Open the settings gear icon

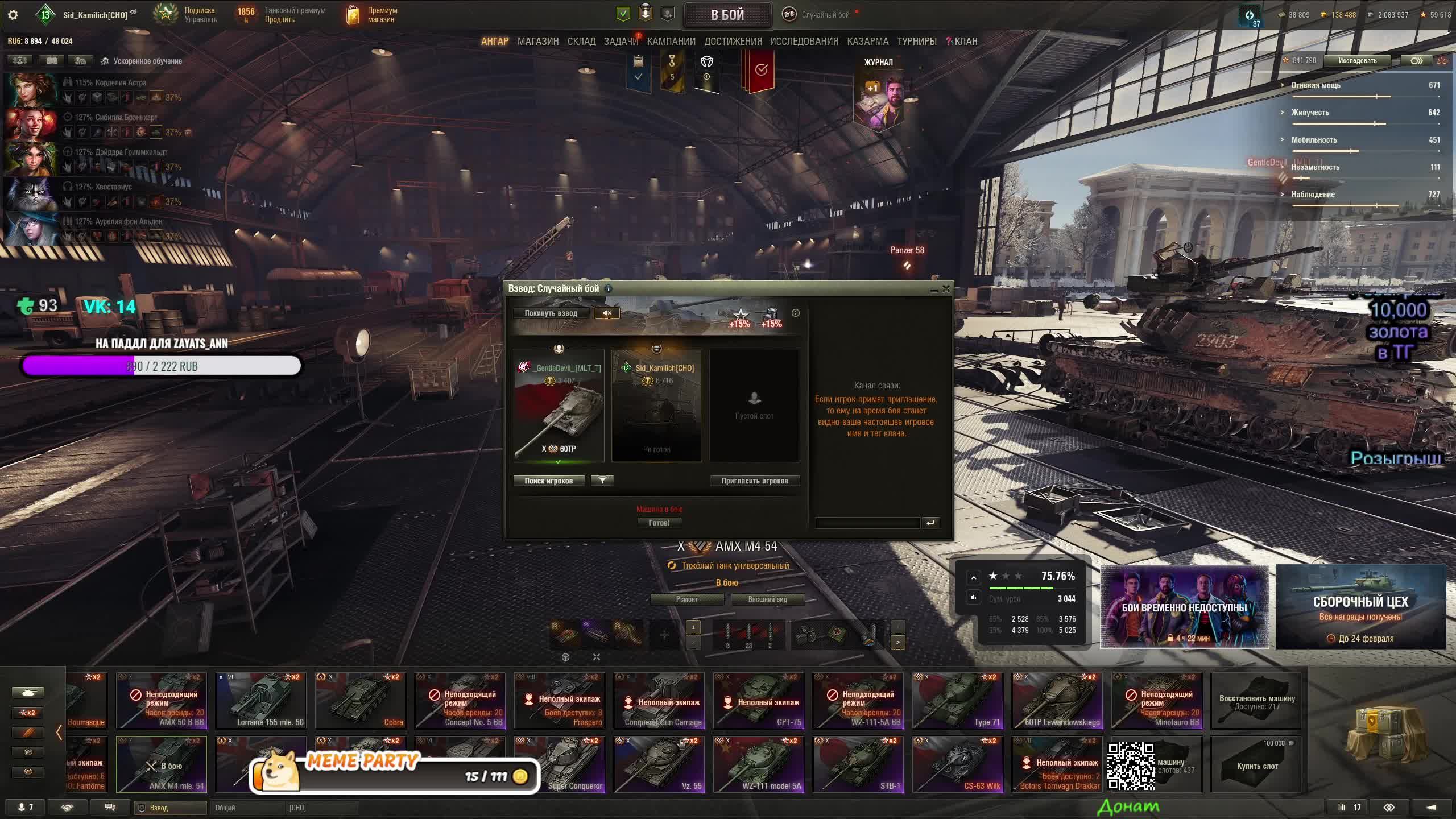tap(13, 15)
